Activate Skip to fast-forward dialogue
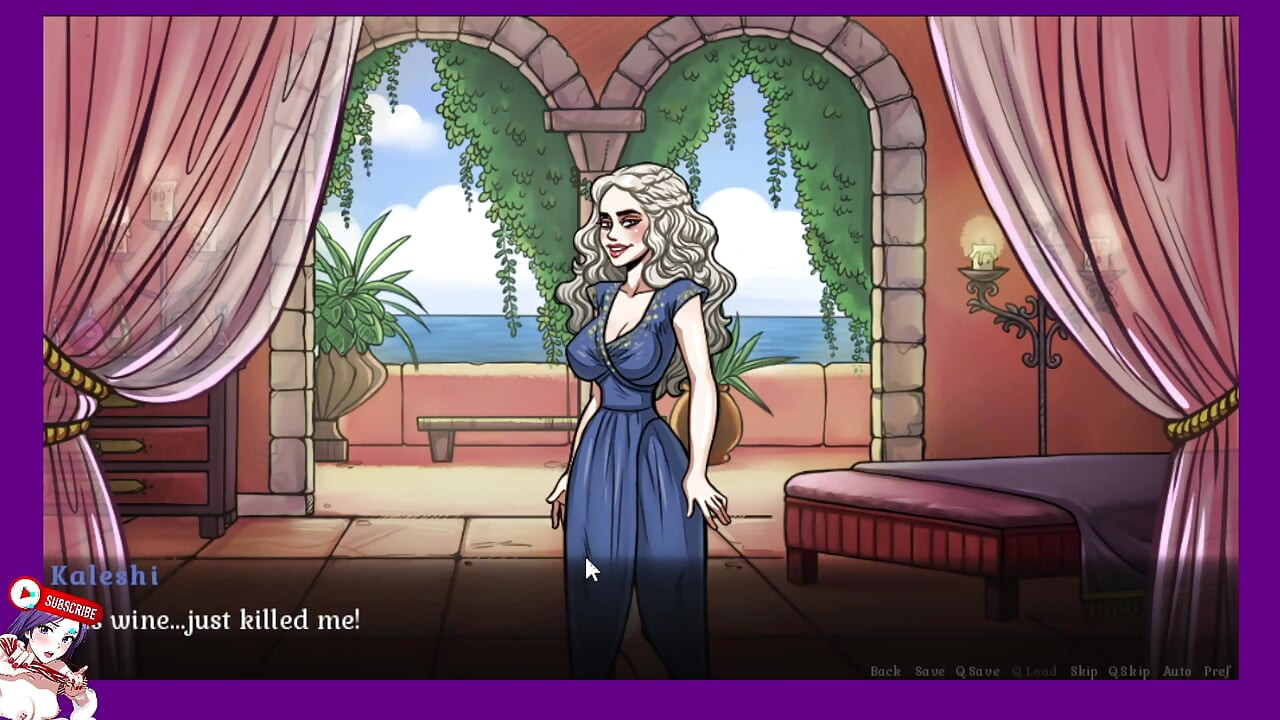 coord(1085,671)
